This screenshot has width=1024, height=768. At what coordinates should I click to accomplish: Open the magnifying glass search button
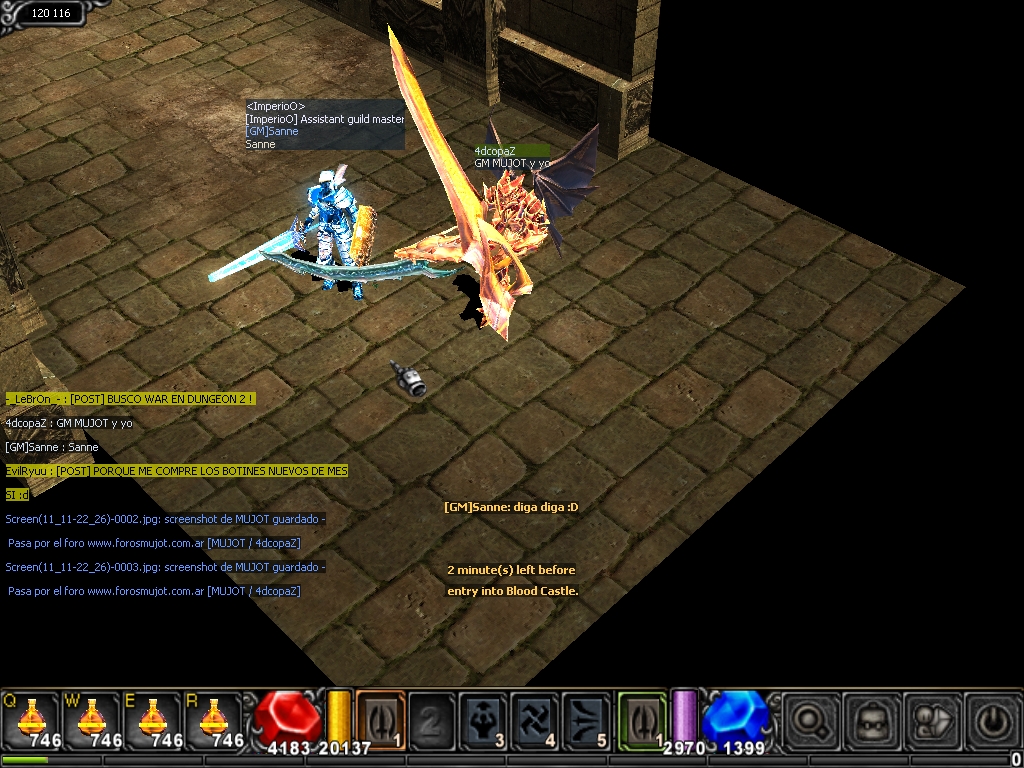tap(806, 720)
